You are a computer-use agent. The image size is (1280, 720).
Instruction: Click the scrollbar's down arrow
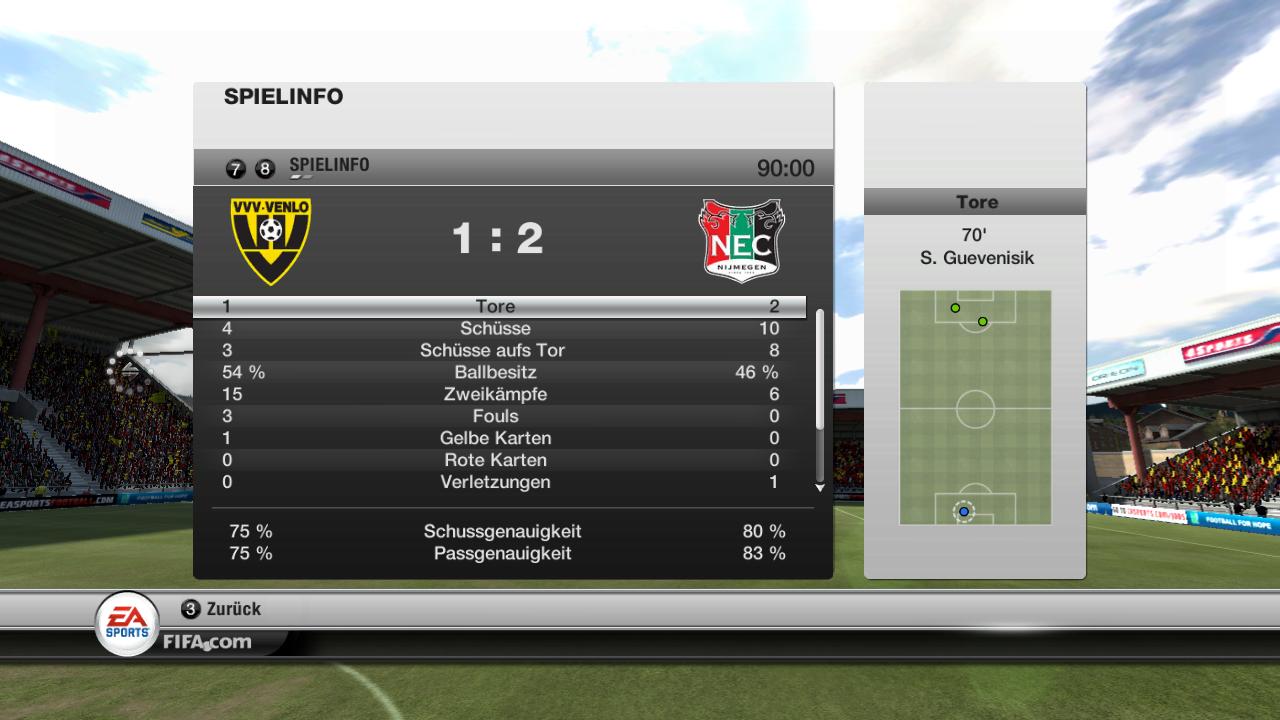coord(820,488)
